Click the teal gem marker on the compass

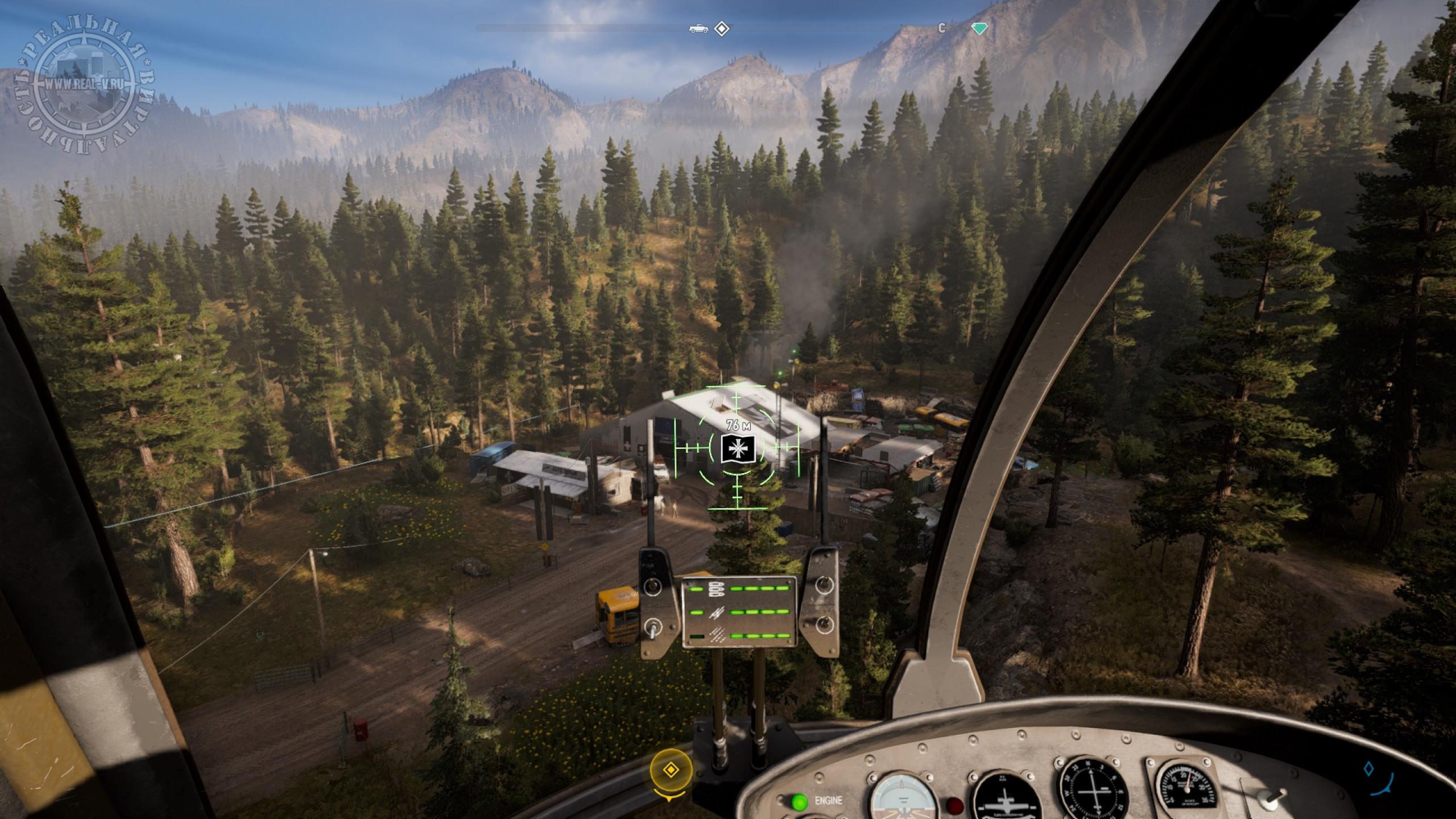(x=979, y=28)
